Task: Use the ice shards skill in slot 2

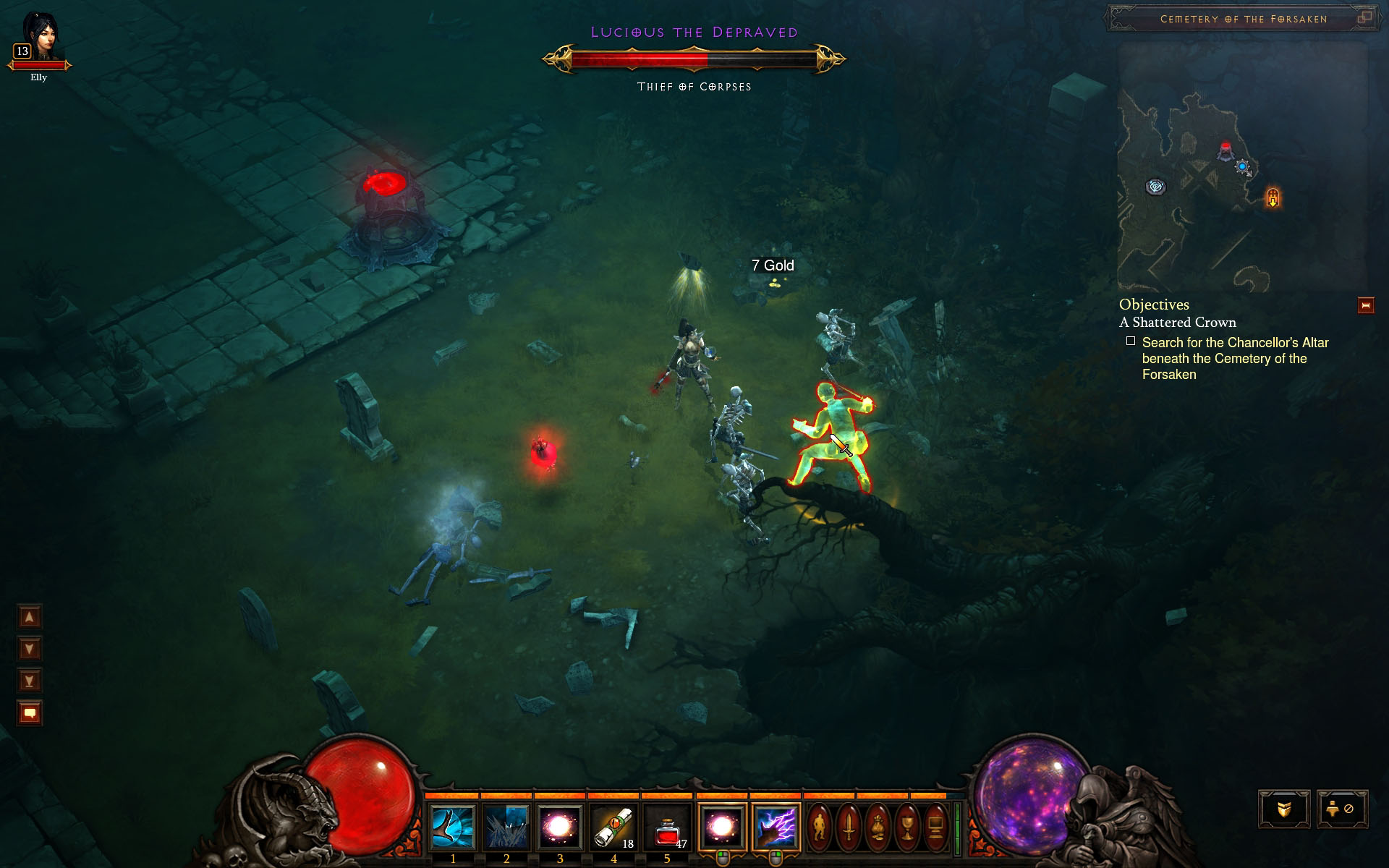Action: tap(506, 827)
